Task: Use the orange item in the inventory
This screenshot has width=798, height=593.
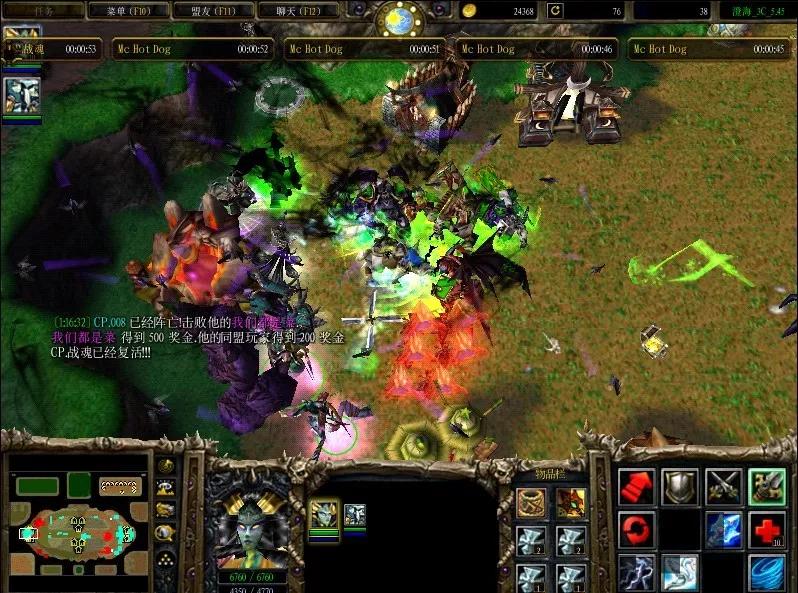Action: click(x=570, y=503)
